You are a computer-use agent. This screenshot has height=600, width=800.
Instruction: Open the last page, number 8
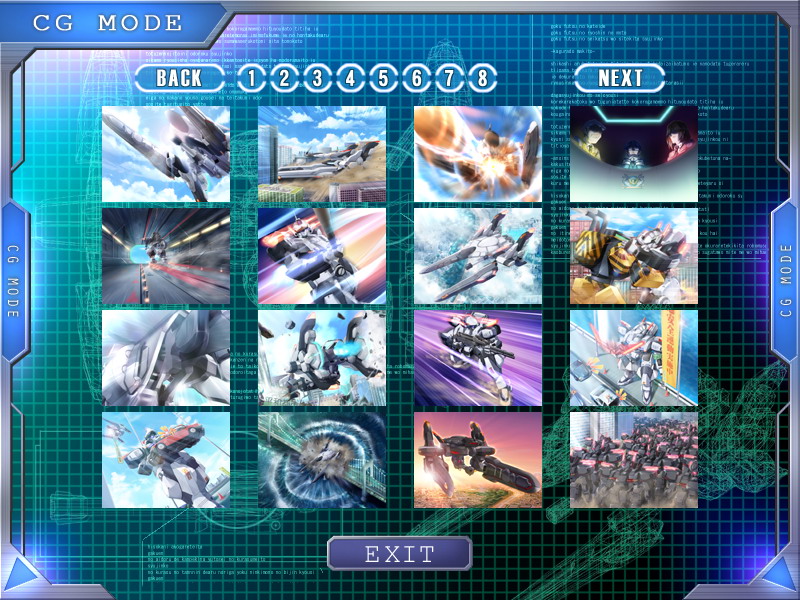pos(483,77)
